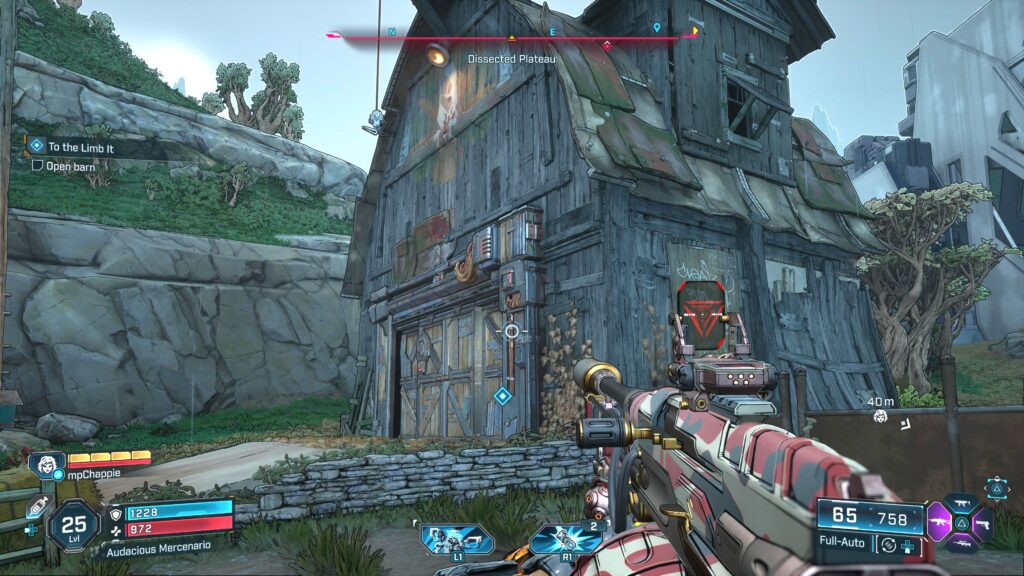
Task: Select the purple highlighted assault rifle slot
Action: (940, 522)
